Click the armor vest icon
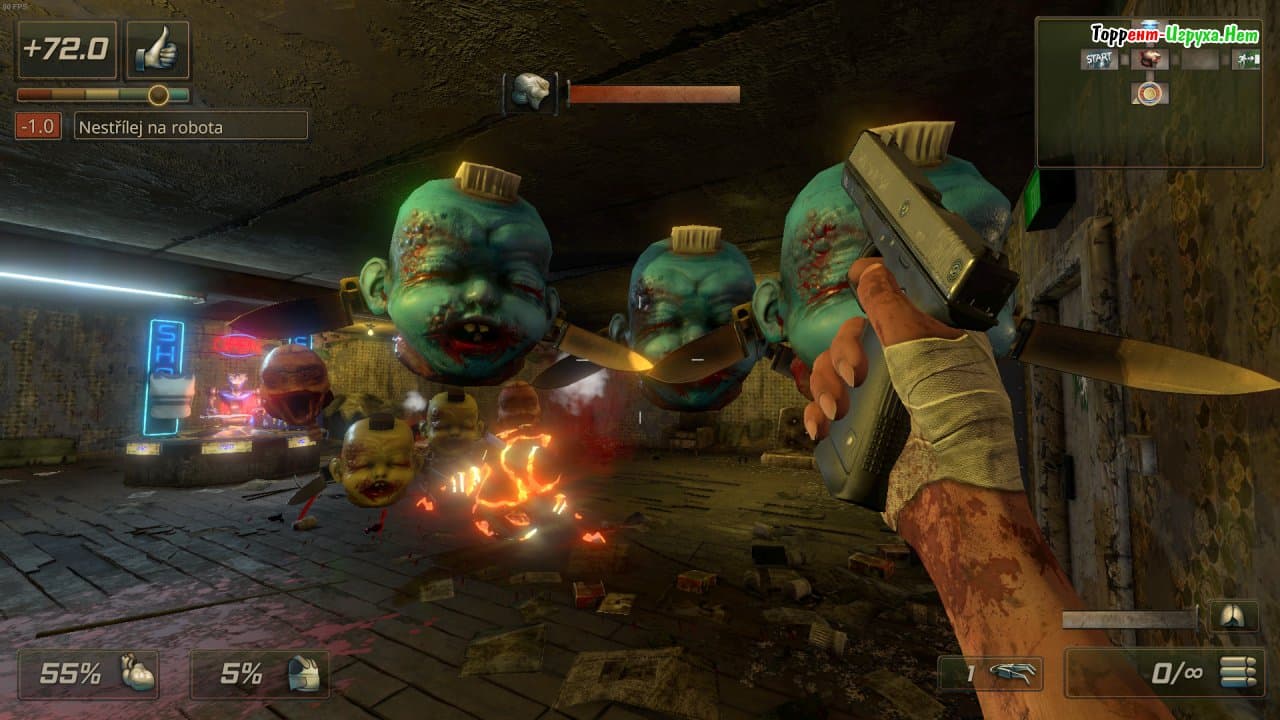1280x720 pixels. click(308, 673)
